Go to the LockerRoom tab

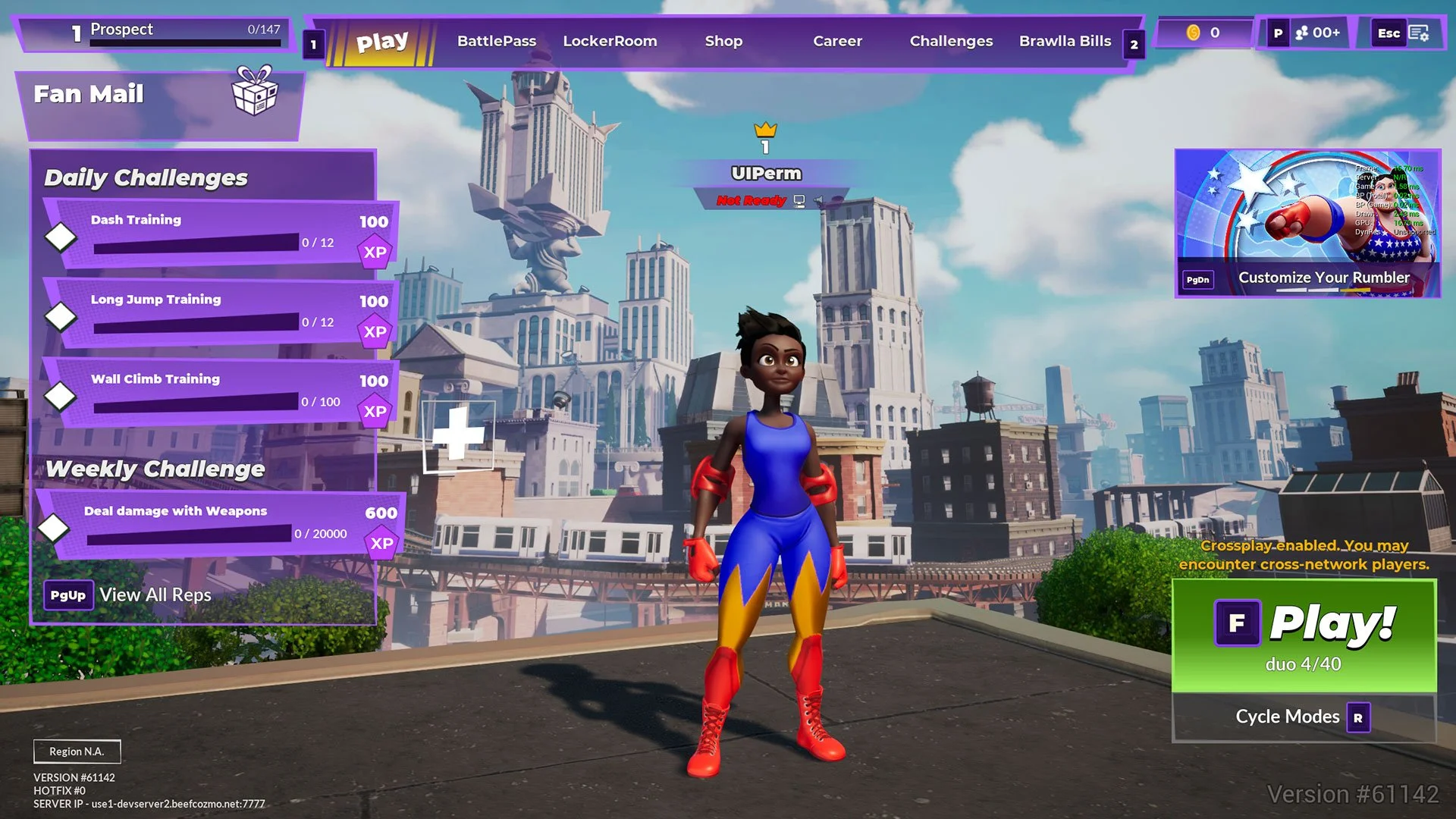click(610, 42)
